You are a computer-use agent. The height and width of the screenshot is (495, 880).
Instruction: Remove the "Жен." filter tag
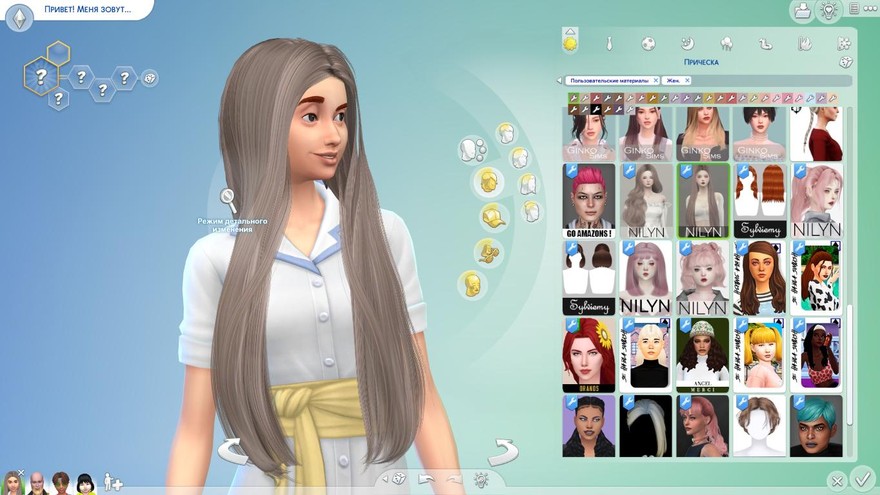pyautogui.click(x=688, y=80)
